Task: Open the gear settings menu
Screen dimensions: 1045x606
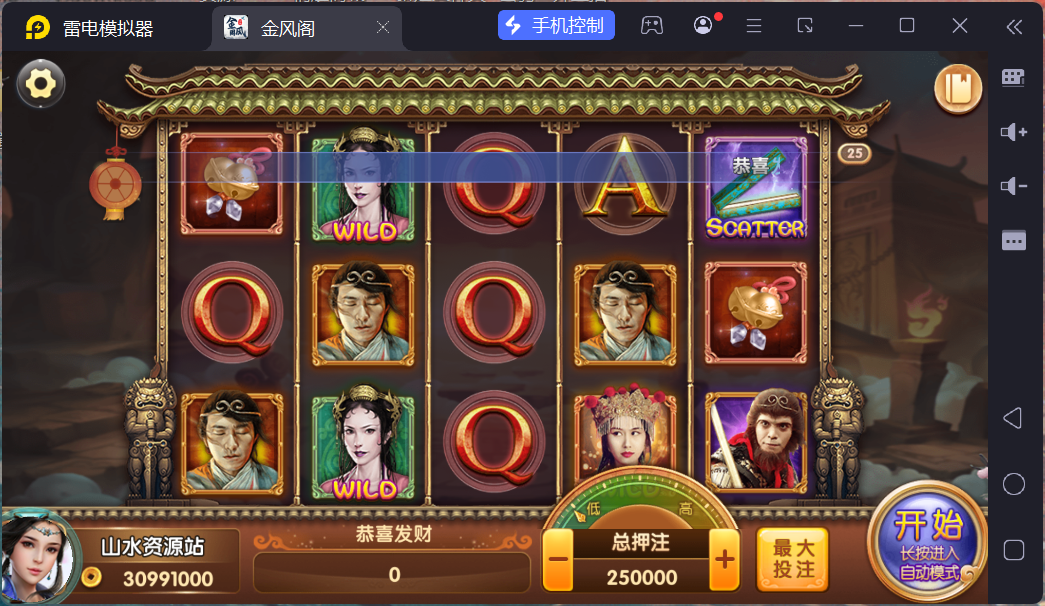Action: (41, 83)
